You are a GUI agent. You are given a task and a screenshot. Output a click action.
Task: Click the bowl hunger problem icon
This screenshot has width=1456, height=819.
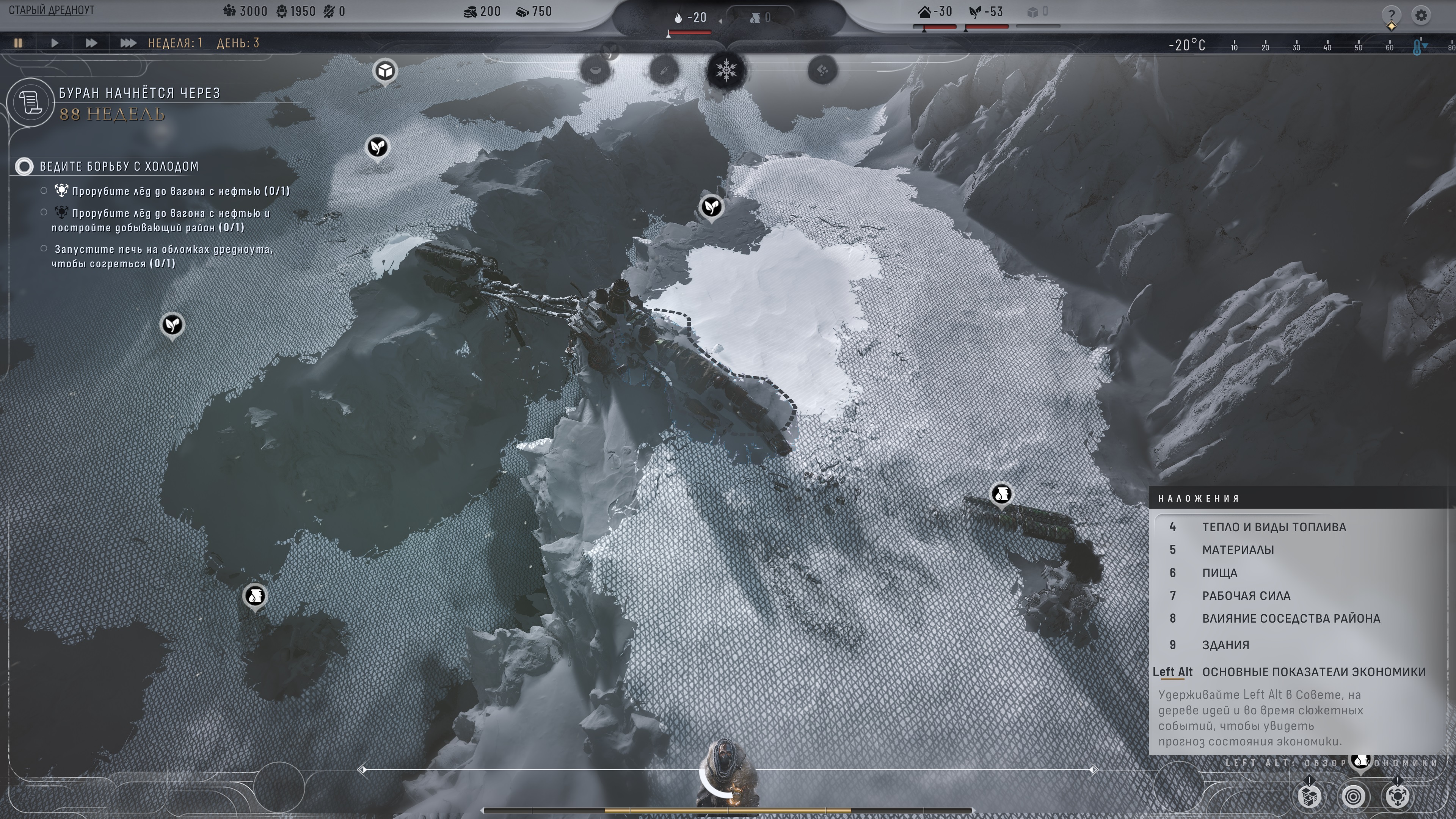click(x=596, y=71)
